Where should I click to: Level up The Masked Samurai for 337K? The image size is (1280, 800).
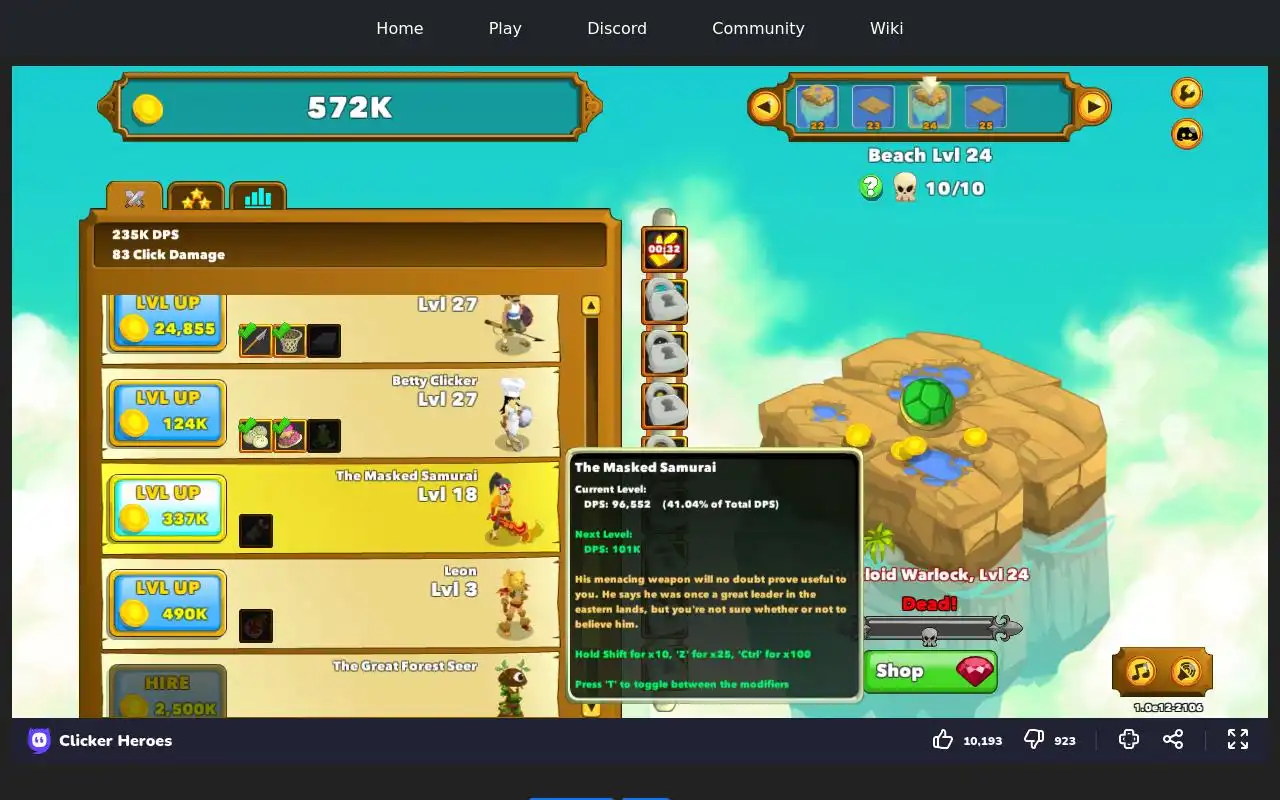coord(167,507)
